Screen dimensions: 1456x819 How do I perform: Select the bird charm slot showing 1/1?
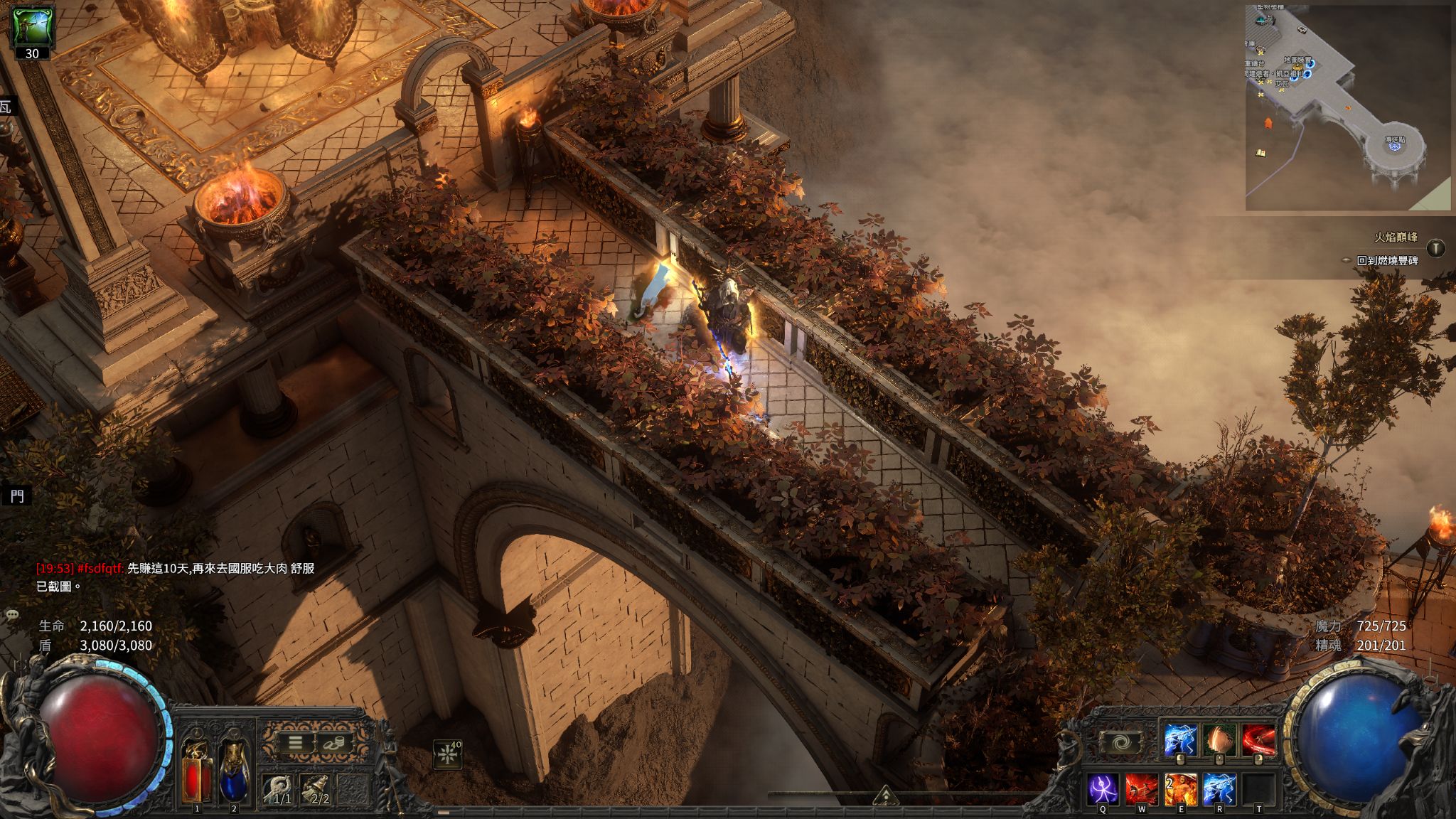tap(278, 789)
